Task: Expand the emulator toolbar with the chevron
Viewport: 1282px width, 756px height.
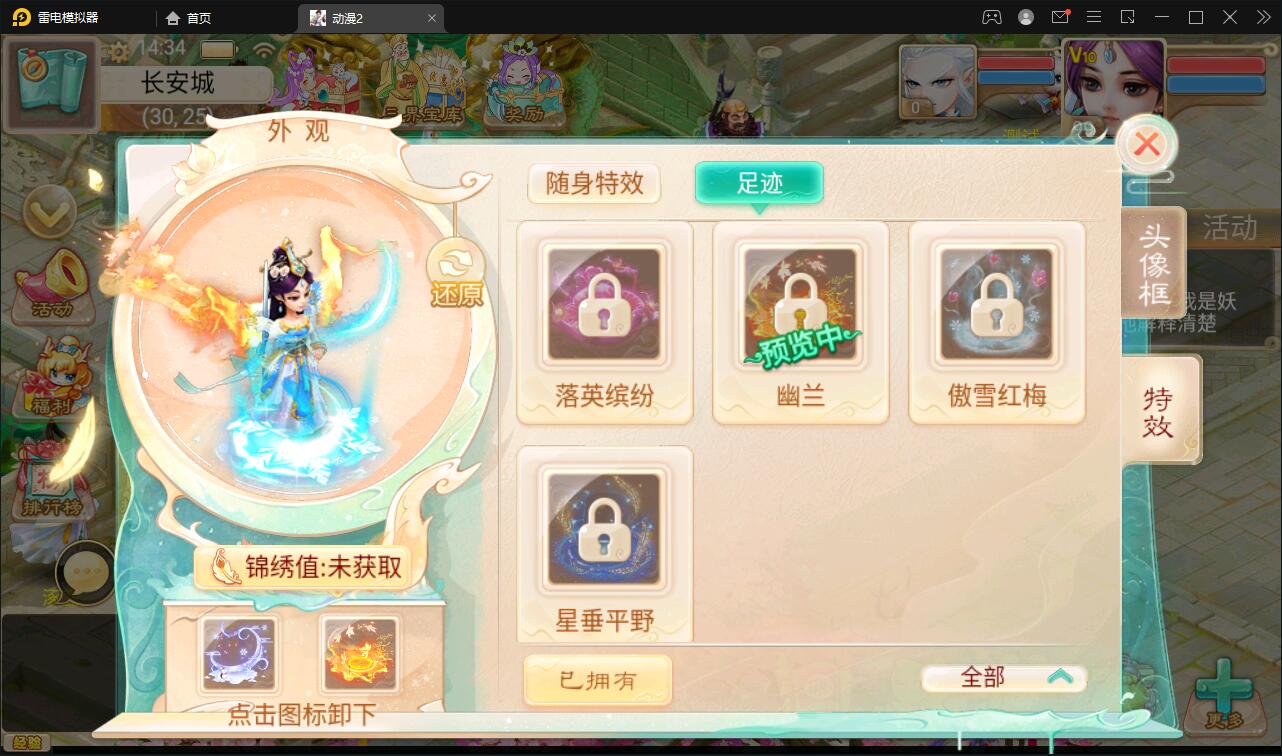Action: click(x=1262, y=17)
